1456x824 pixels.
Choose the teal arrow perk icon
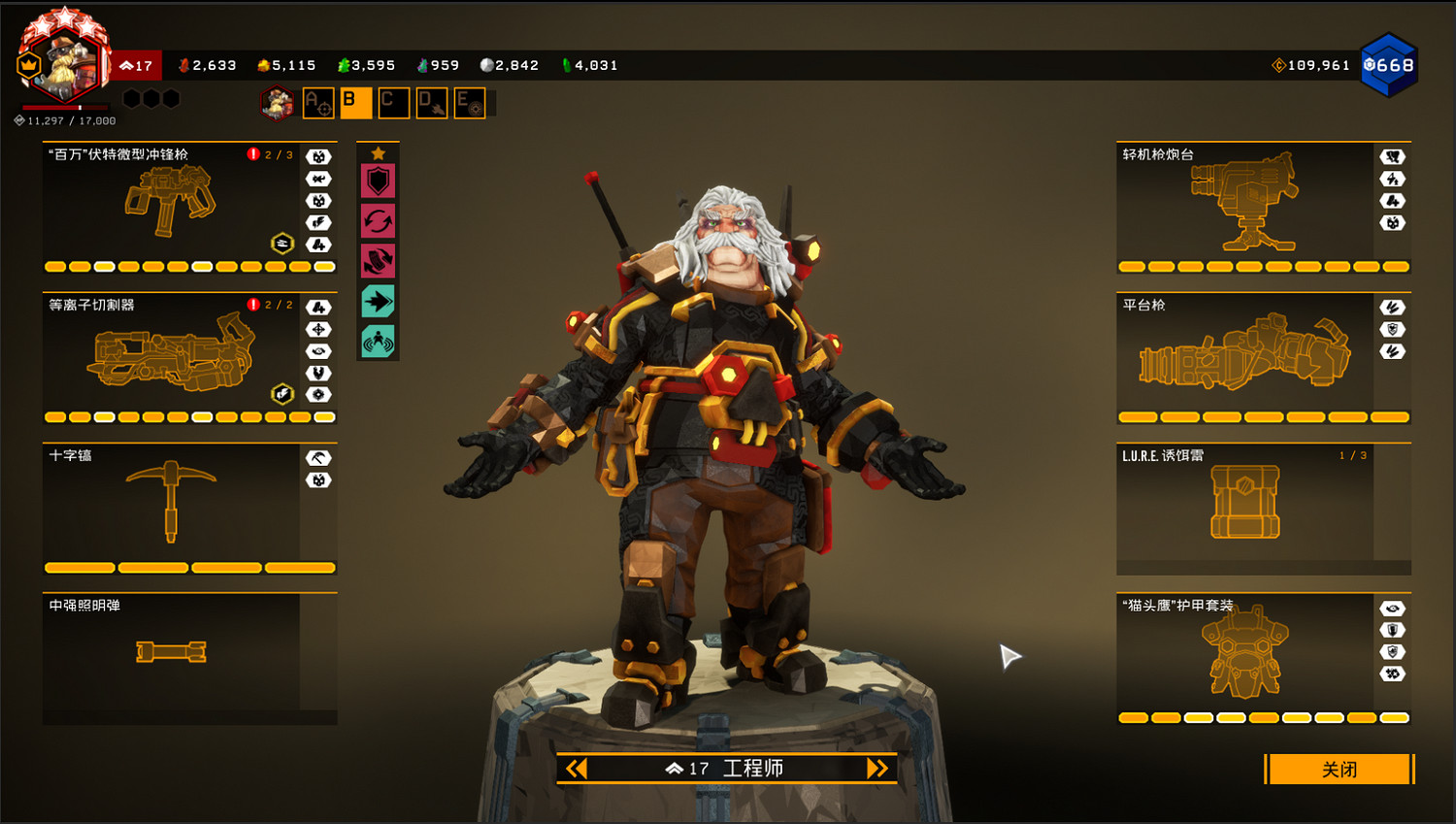coord(378,302)
